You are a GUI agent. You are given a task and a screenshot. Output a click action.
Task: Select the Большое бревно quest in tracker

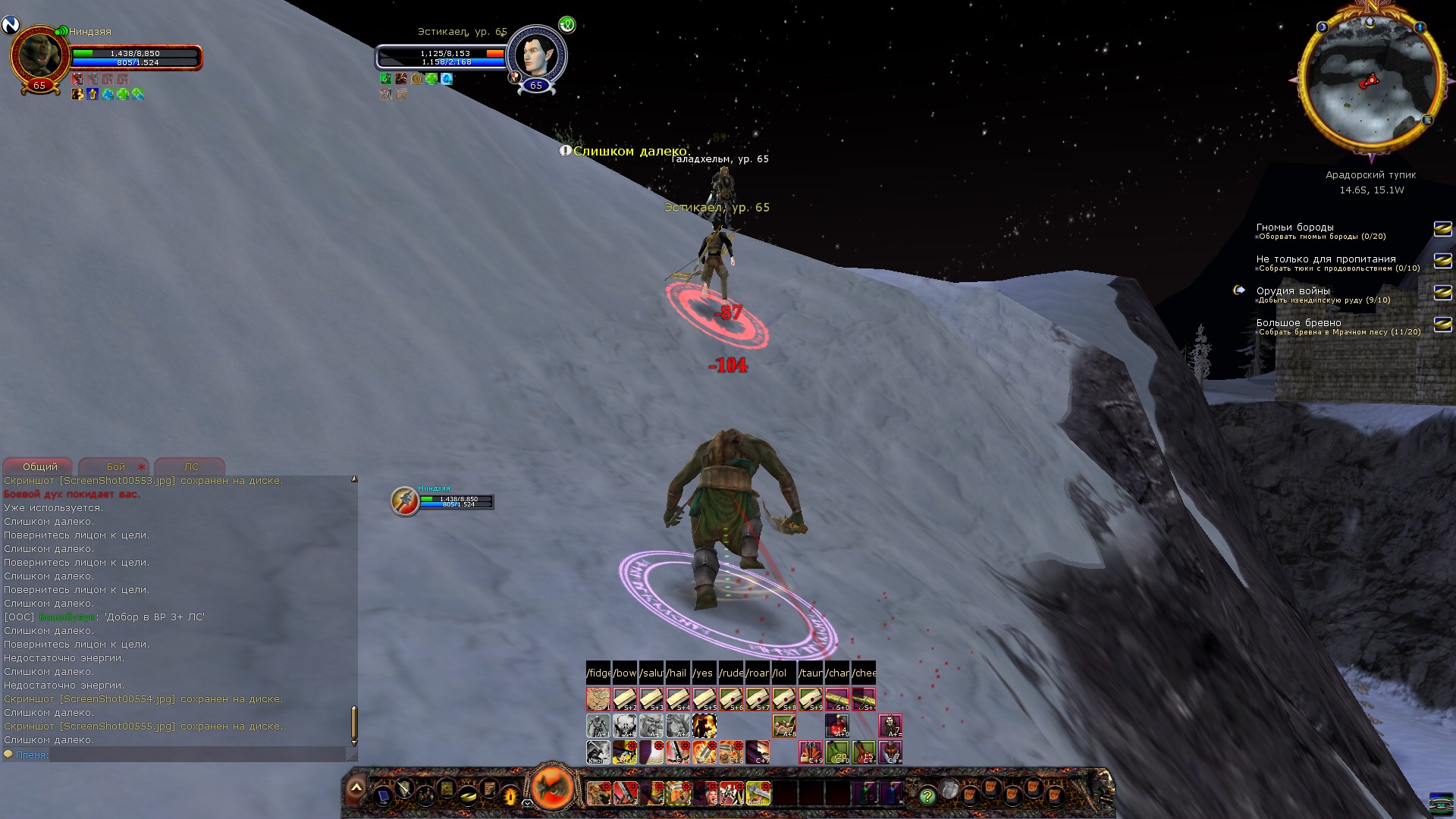tap(1298, 322)
